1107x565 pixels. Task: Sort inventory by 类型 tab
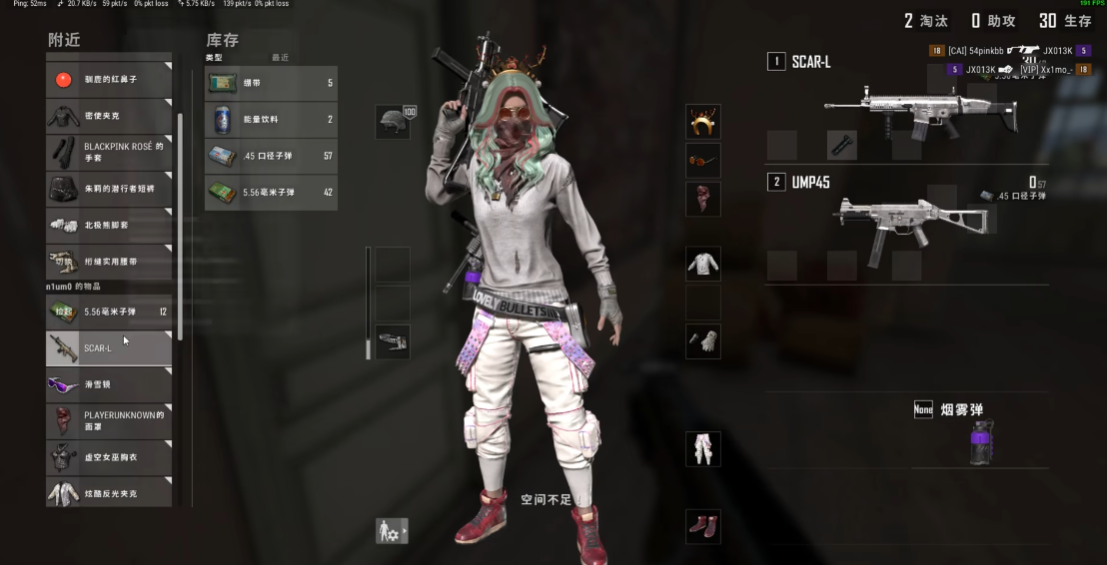click(x=214, y=58)
